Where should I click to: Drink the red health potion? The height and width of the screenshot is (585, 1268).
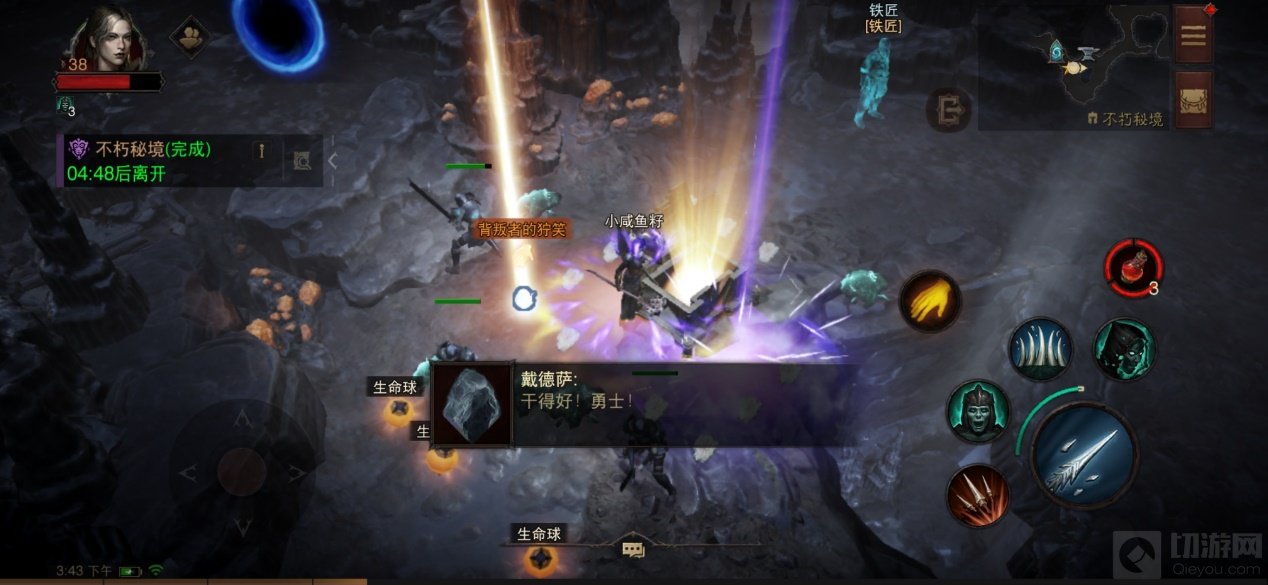coord(1132,267)
